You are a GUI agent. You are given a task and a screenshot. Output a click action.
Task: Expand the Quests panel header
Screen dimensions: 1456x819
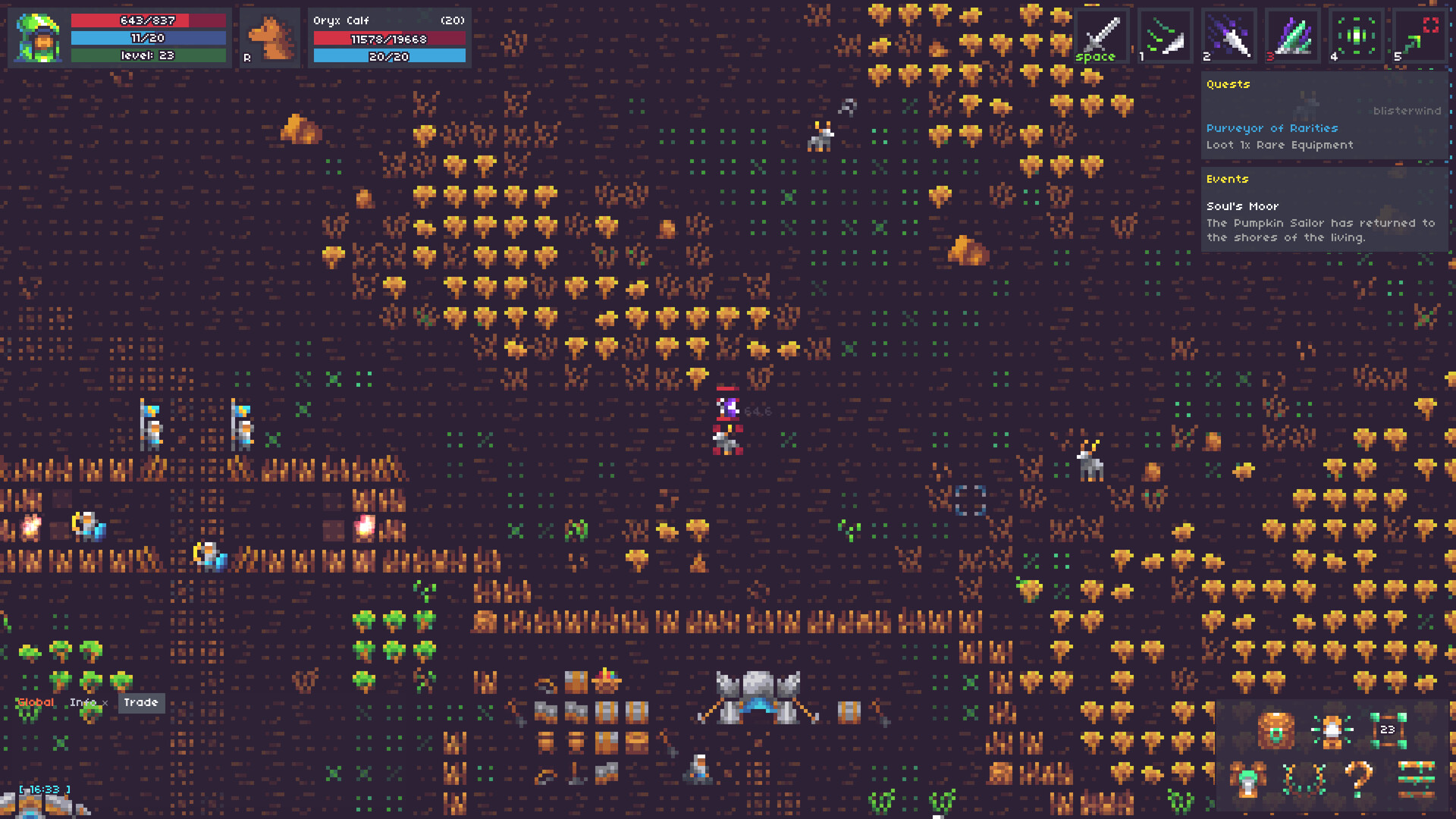pos(1228,84)
